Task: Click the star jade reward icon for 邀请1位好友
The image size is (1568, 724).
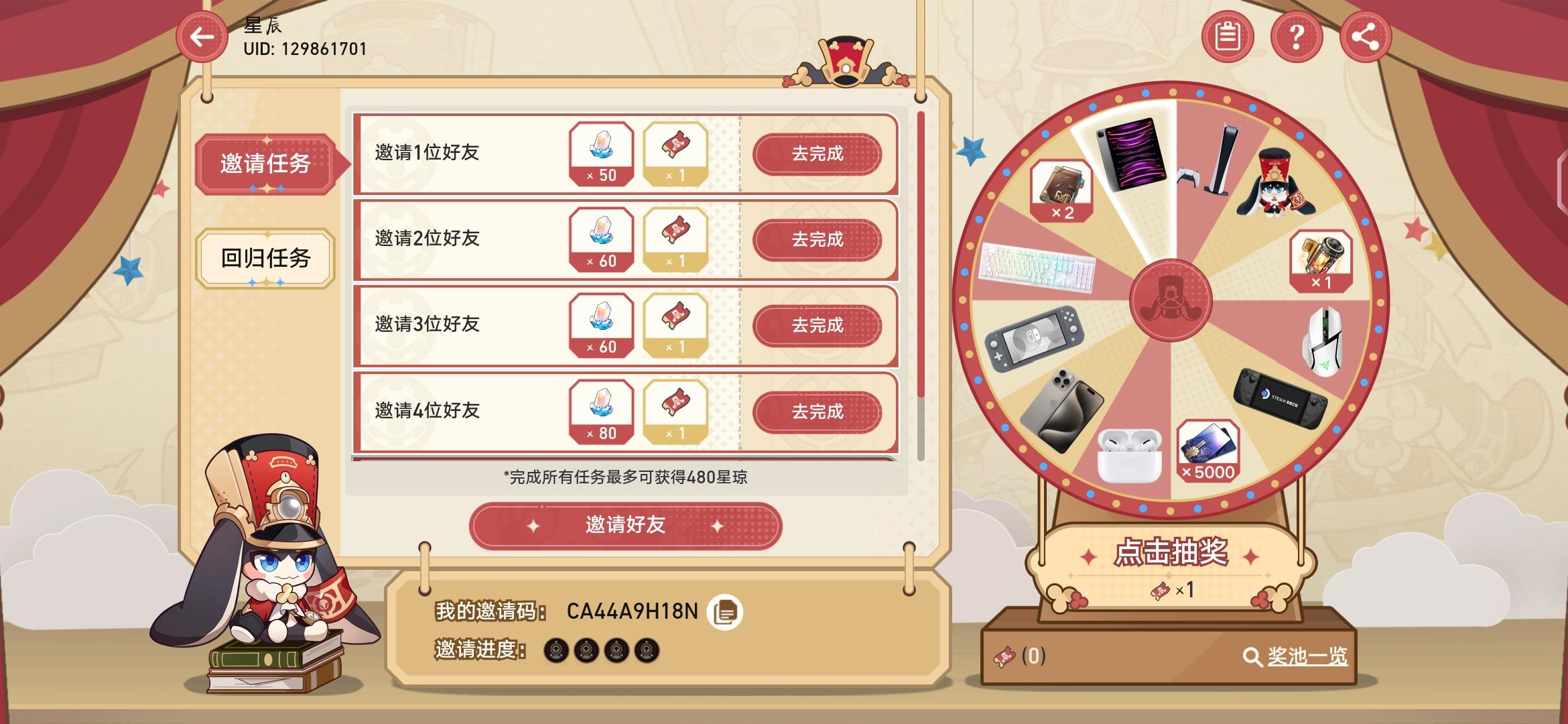Action: click(x=601, y=154)
